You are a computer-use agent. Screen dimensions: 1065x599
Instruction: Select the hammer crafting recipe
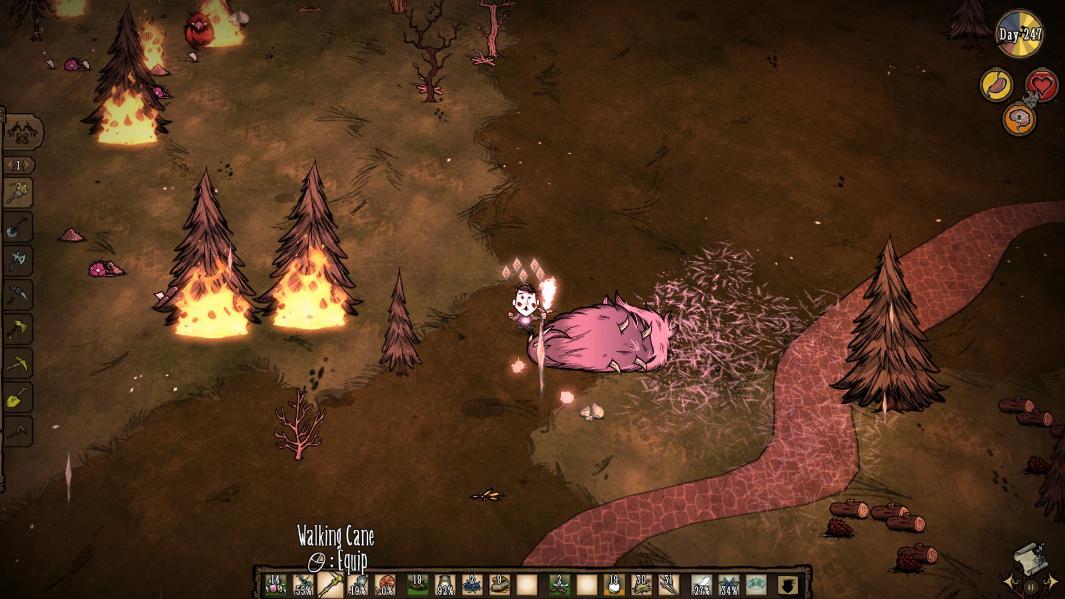click(19, 431)
